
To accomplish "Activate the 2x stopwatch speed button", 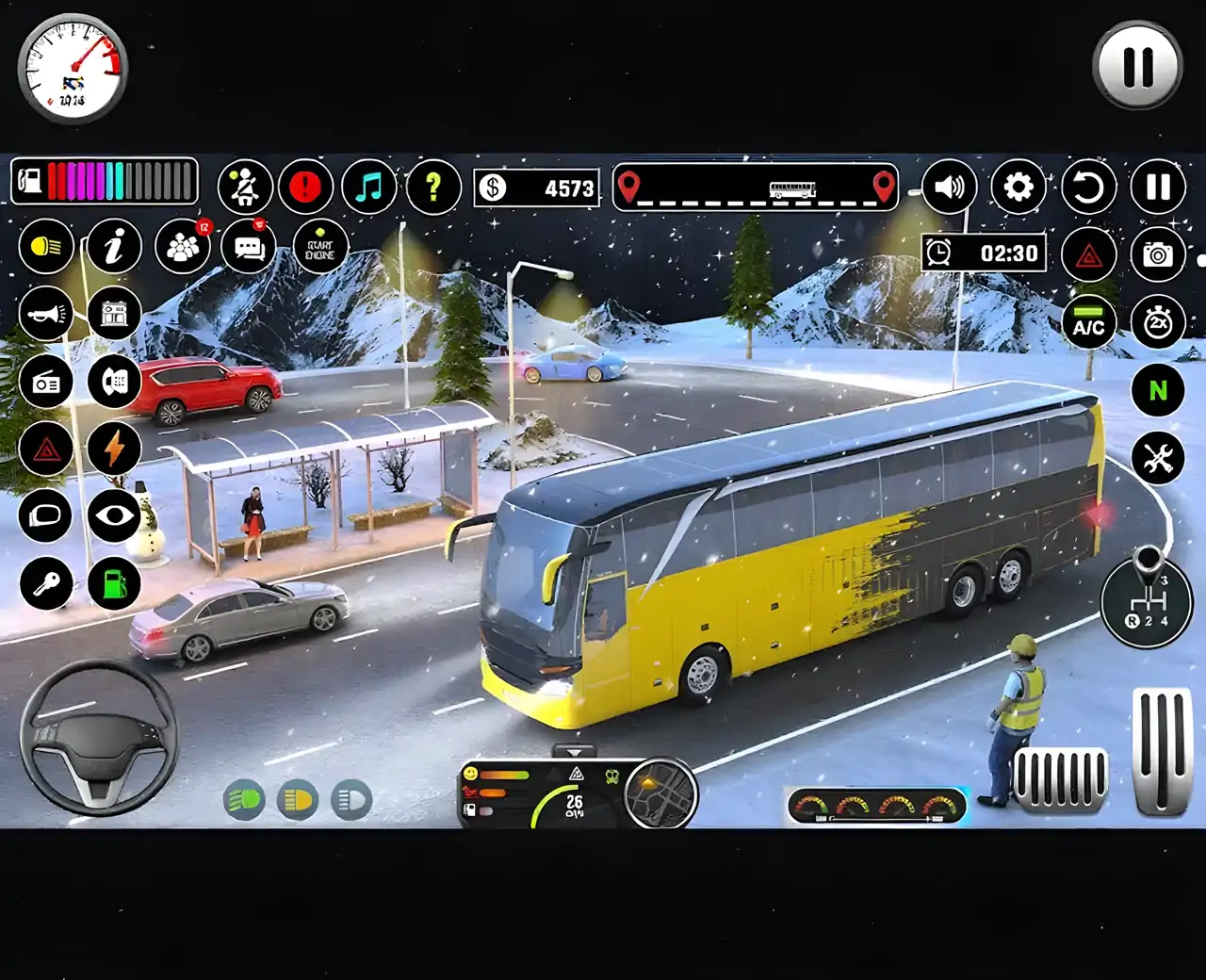I will pyautogui.click(x=1157, y=322).
